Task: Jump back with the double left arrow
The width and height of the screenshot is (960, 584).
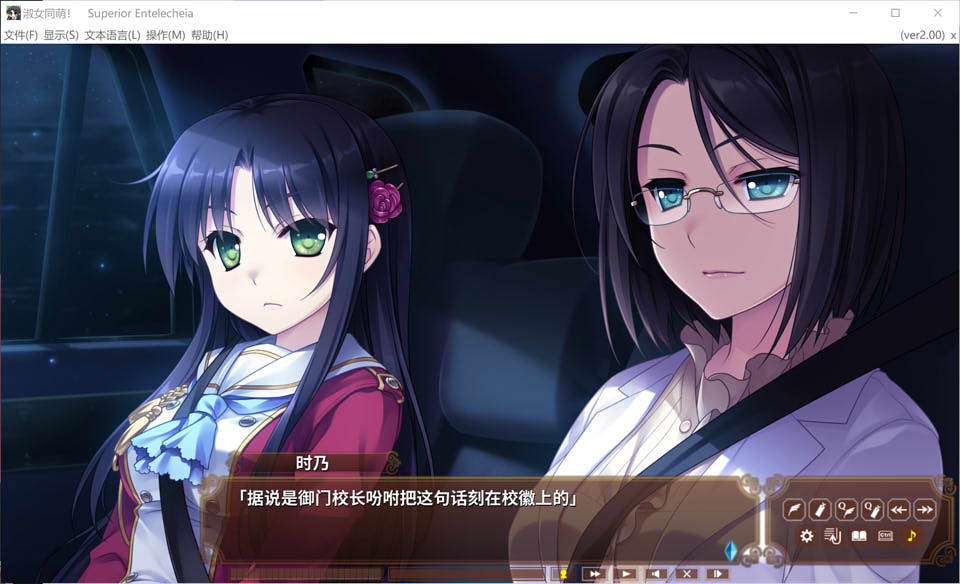Action: tap(899, 510)
